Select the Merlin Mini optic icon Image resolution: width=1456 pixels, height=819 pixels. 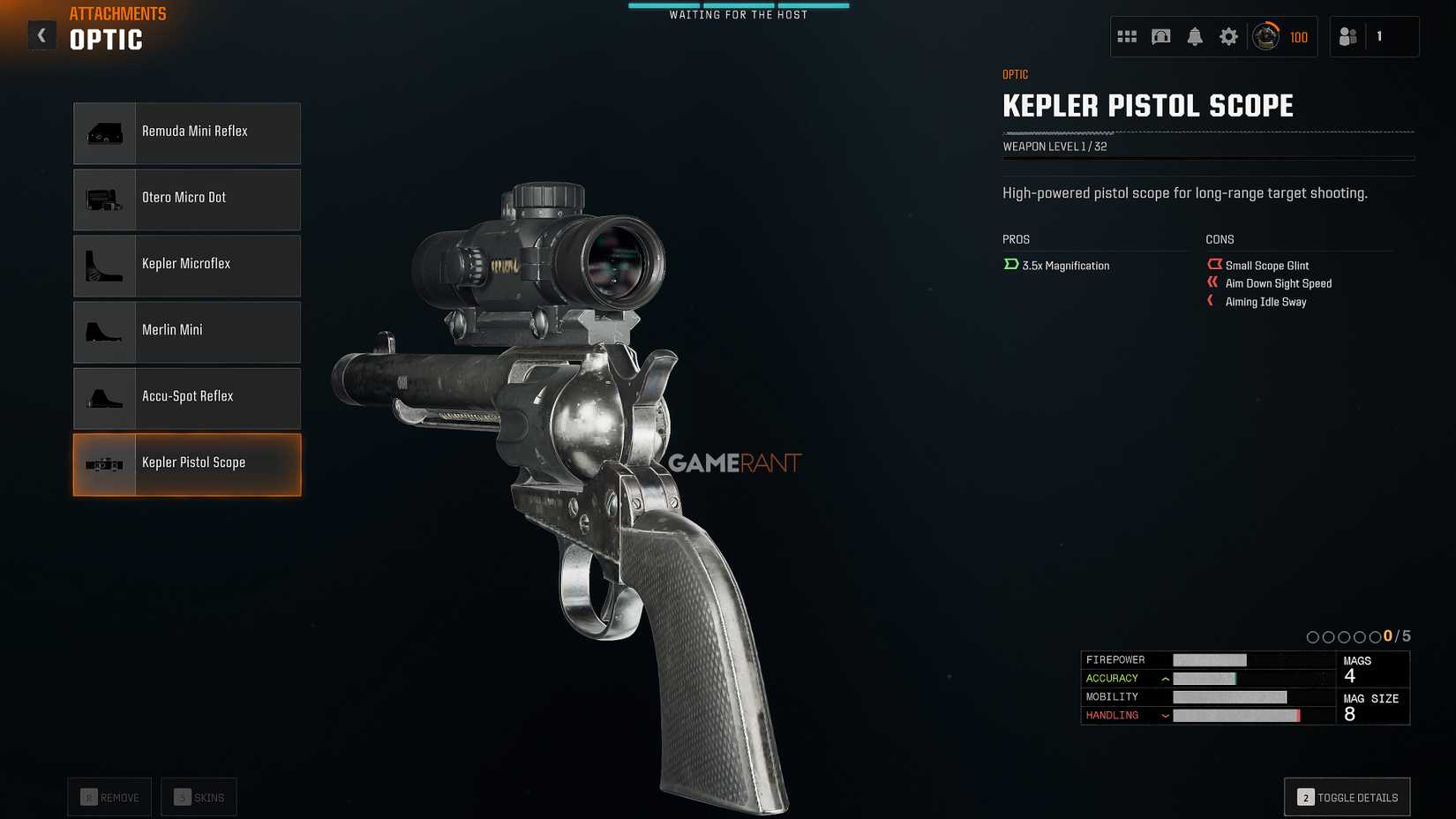click(103, 332)
